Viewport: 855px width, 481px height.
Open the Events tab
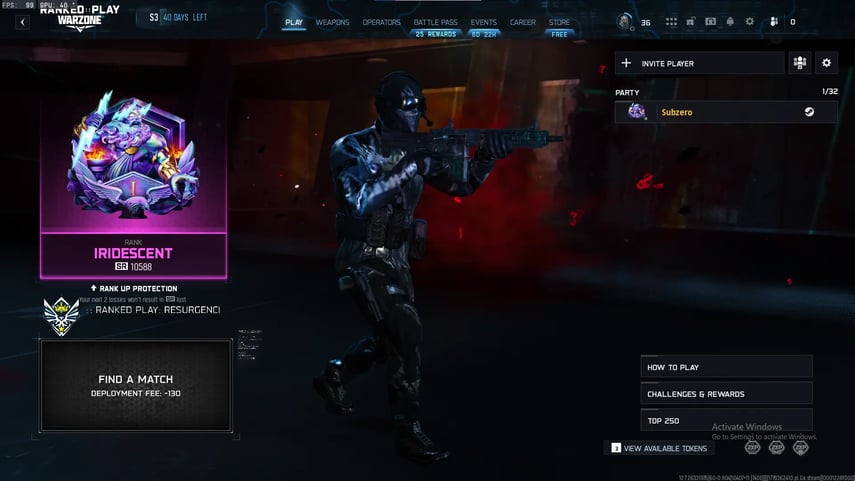(483, 22)
